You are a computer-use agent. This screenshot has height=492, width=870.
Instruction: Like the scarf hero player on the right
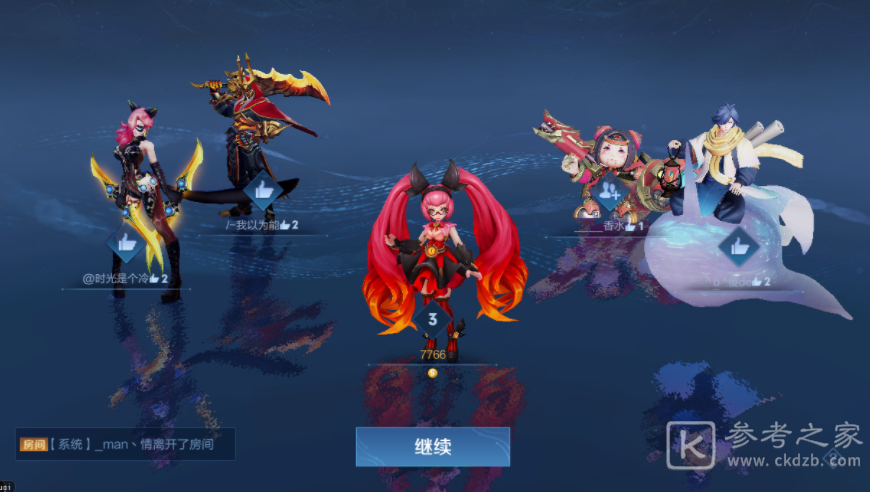pos(739,245)
